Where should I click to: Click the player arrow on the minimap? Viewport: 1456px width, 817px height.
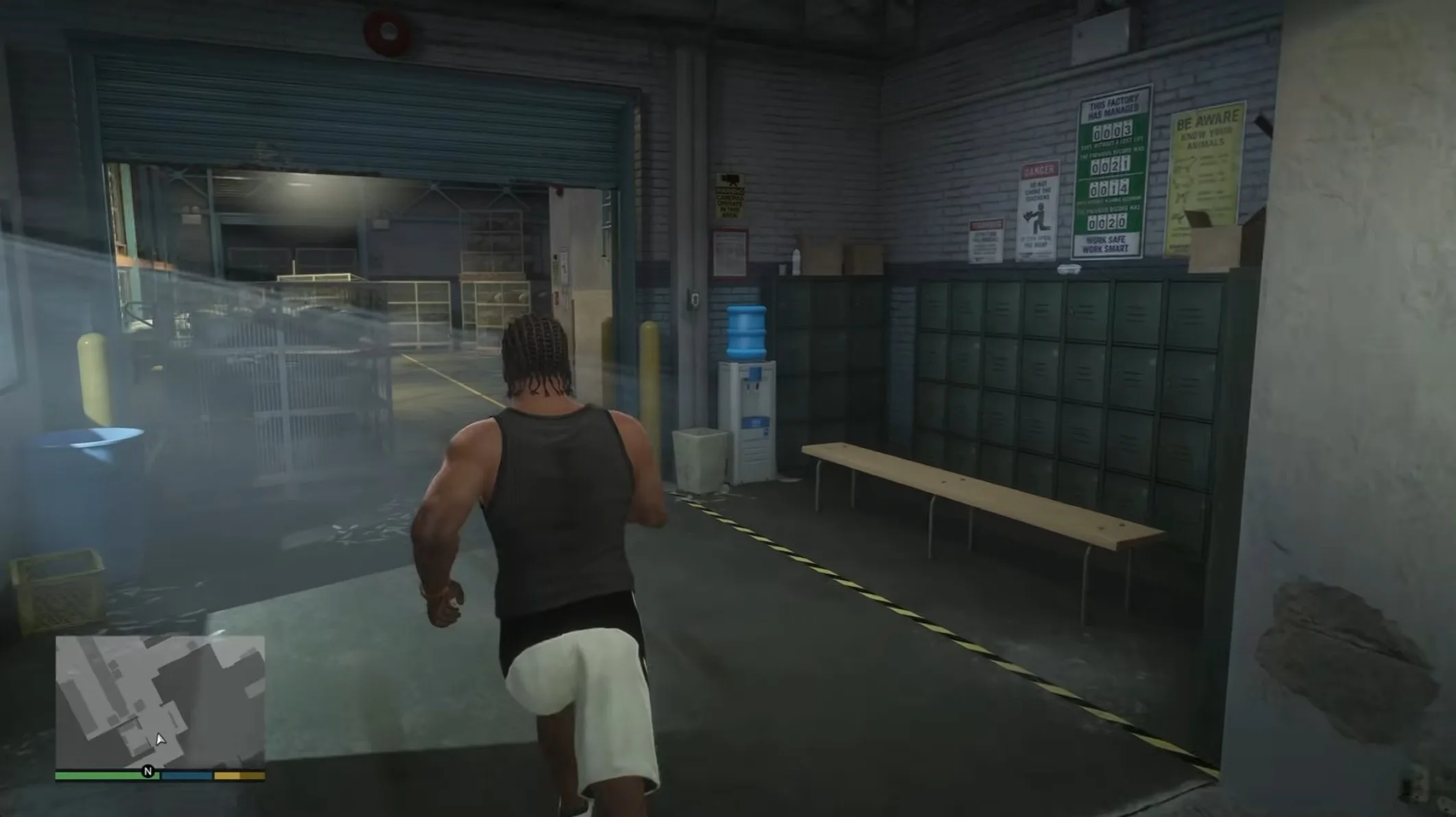tap(160, 740)
